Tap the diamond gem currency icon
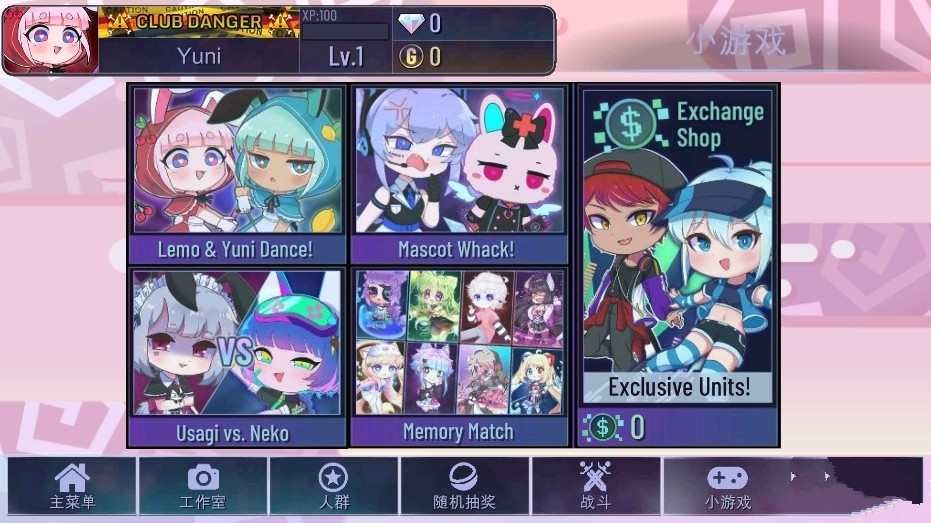 click(411, 23)
